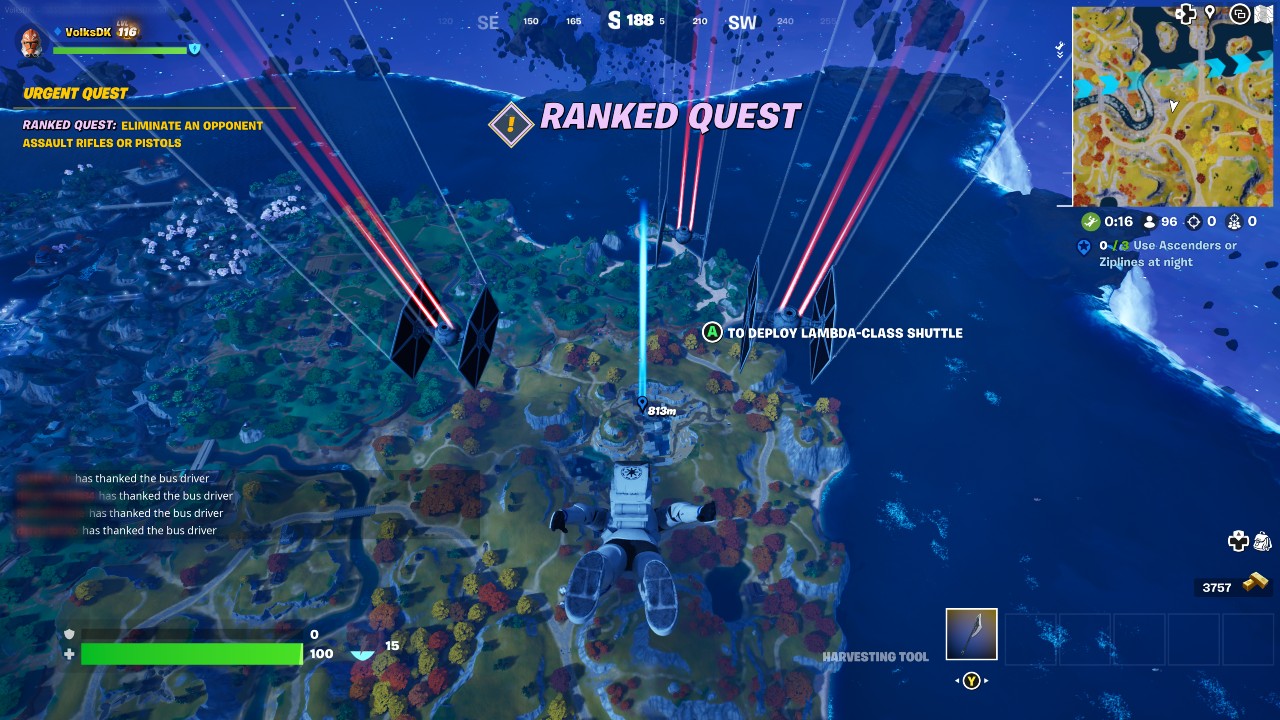The height and width of the screenshot is (720, 1280).
Task: Click the d-pad icon on the minimap
Action: click(x=1186, y=13)
